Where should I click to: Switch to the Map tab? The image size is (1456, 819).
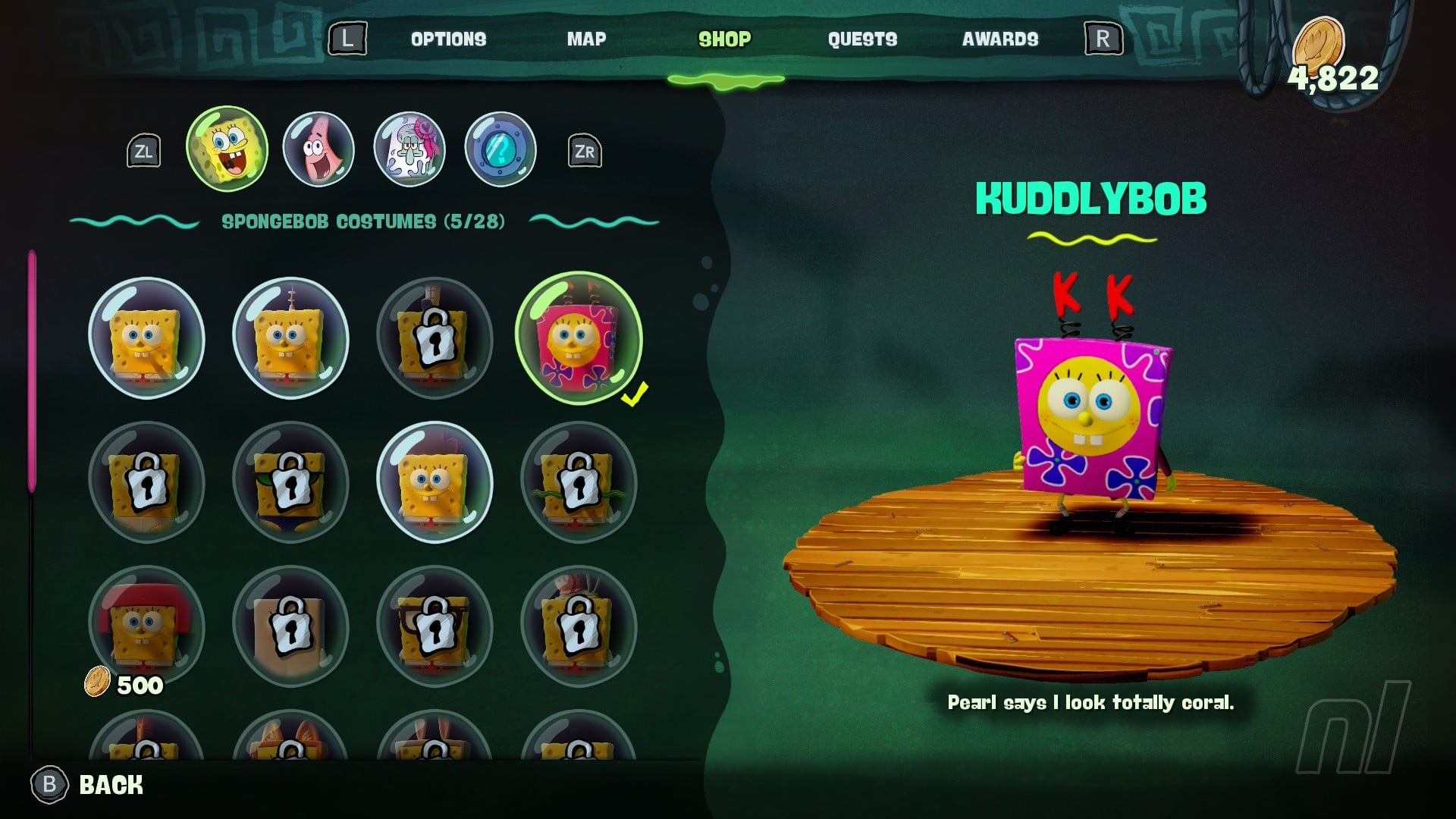(x=586, y=39)
